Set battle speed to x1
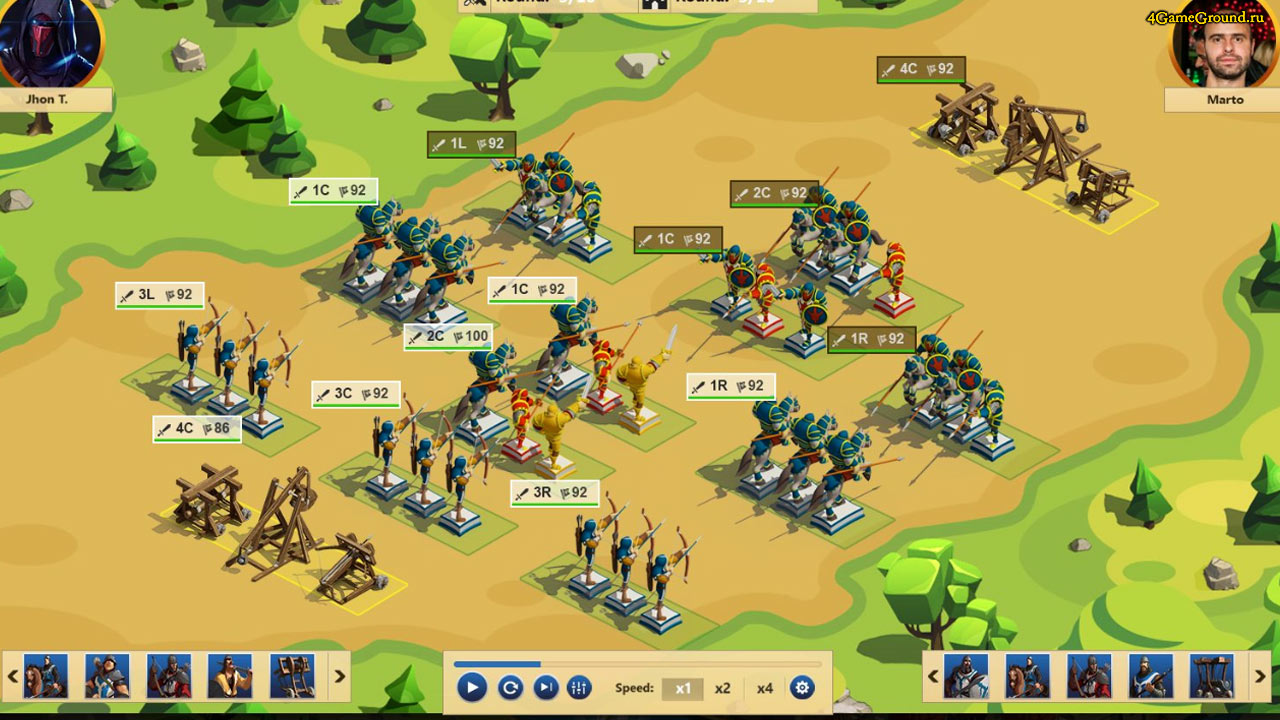The image size is (1280, 720). click(x=683, y=688)
